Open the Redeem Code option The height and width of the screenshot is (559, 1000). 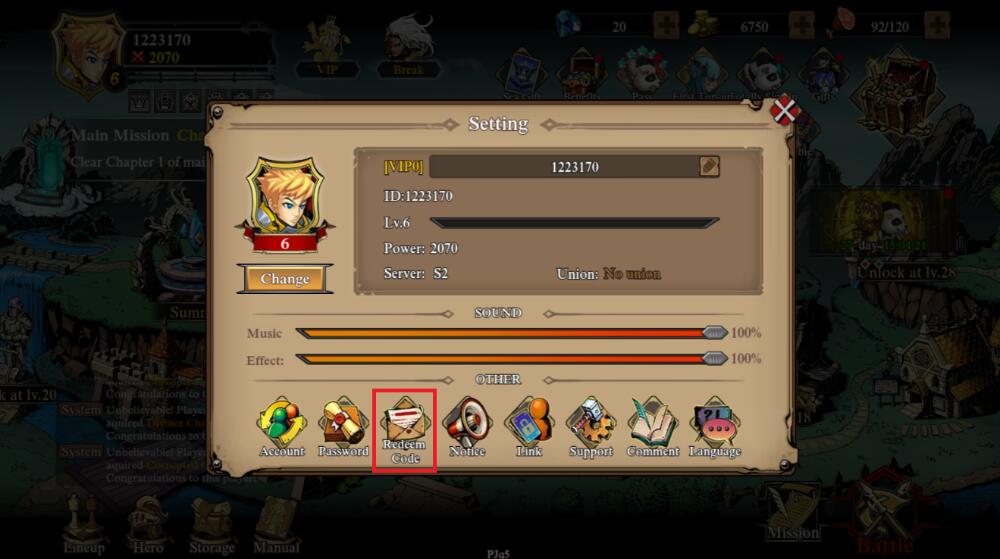(405, 429)
